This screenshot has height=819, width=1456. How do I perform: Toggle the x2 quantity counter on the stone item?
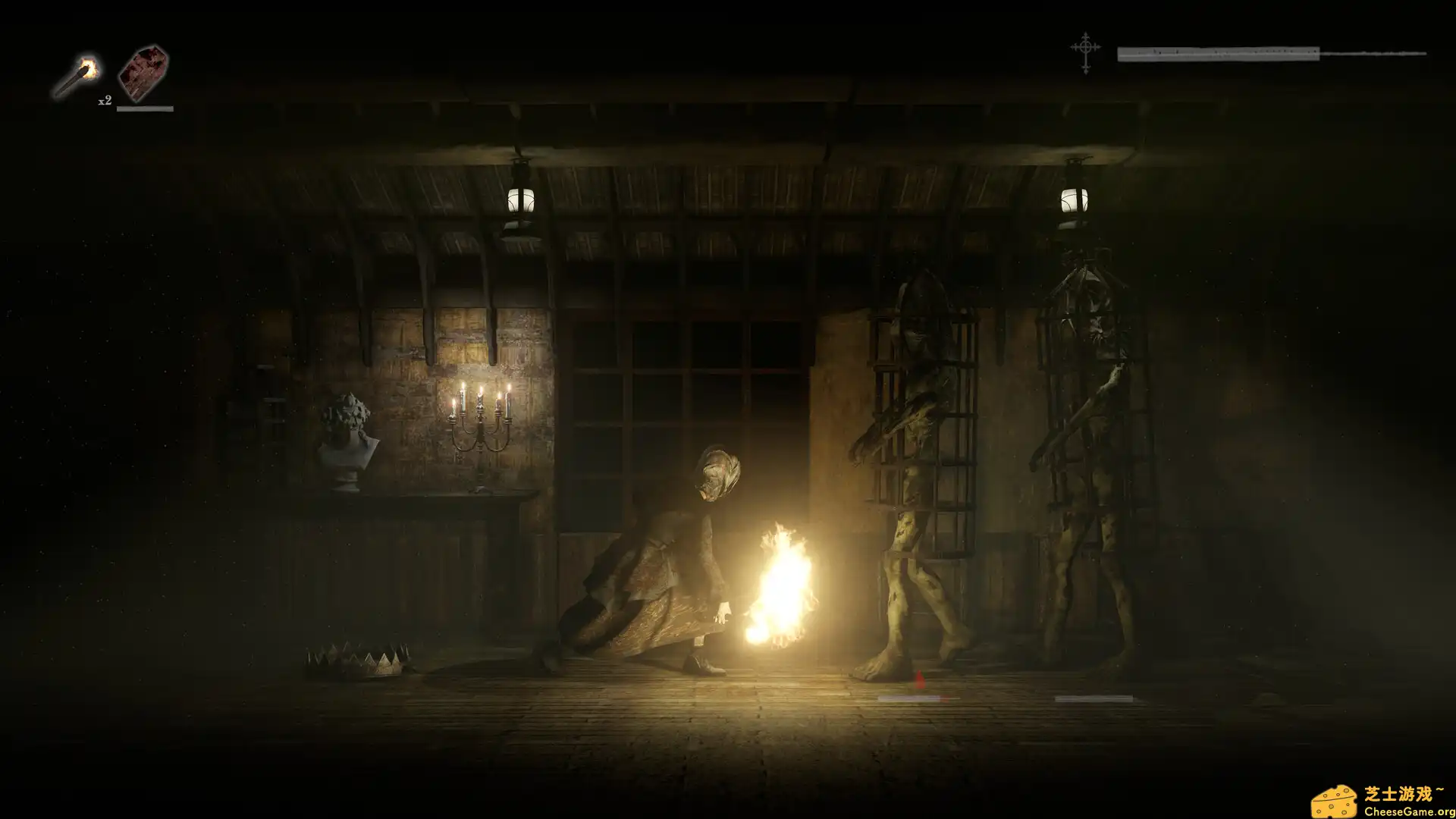105,99
